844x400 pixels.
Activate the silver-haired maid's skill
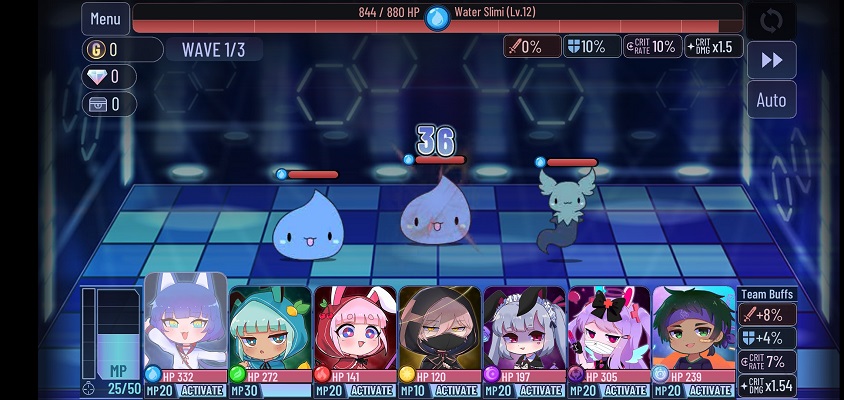(x=541, y=390)
